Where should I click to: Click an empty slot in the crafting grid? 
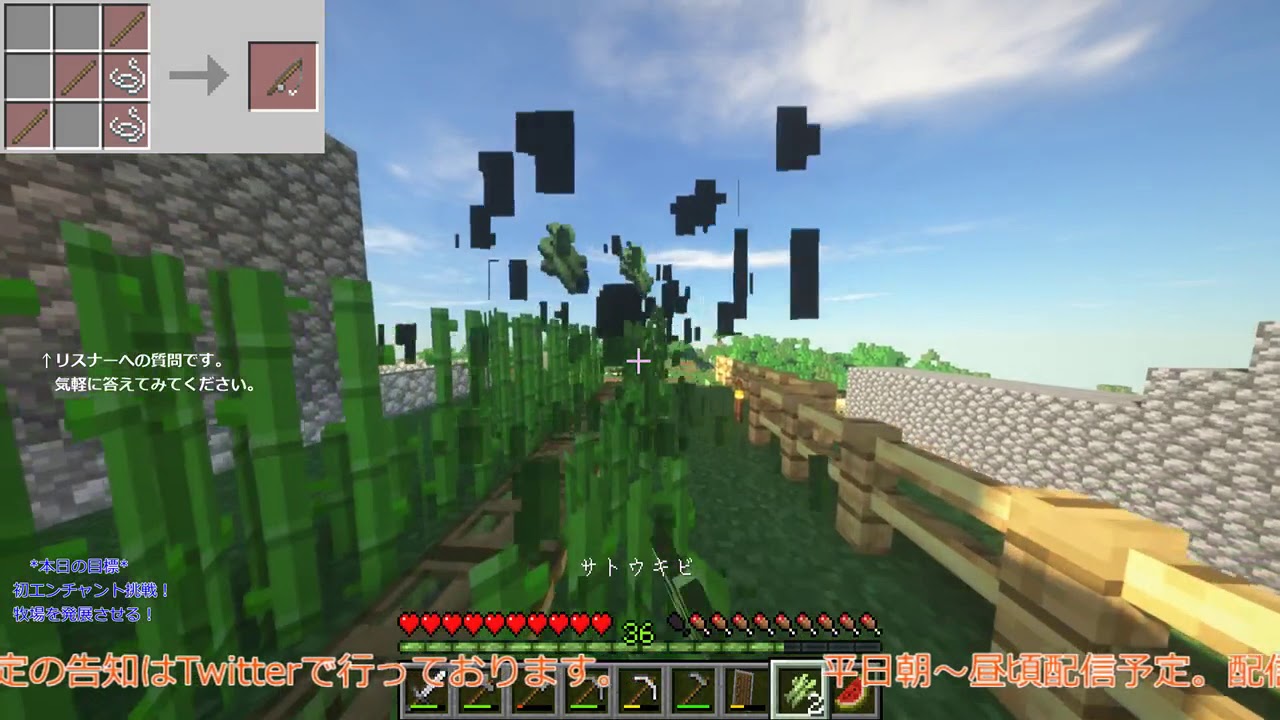point(26,26)
